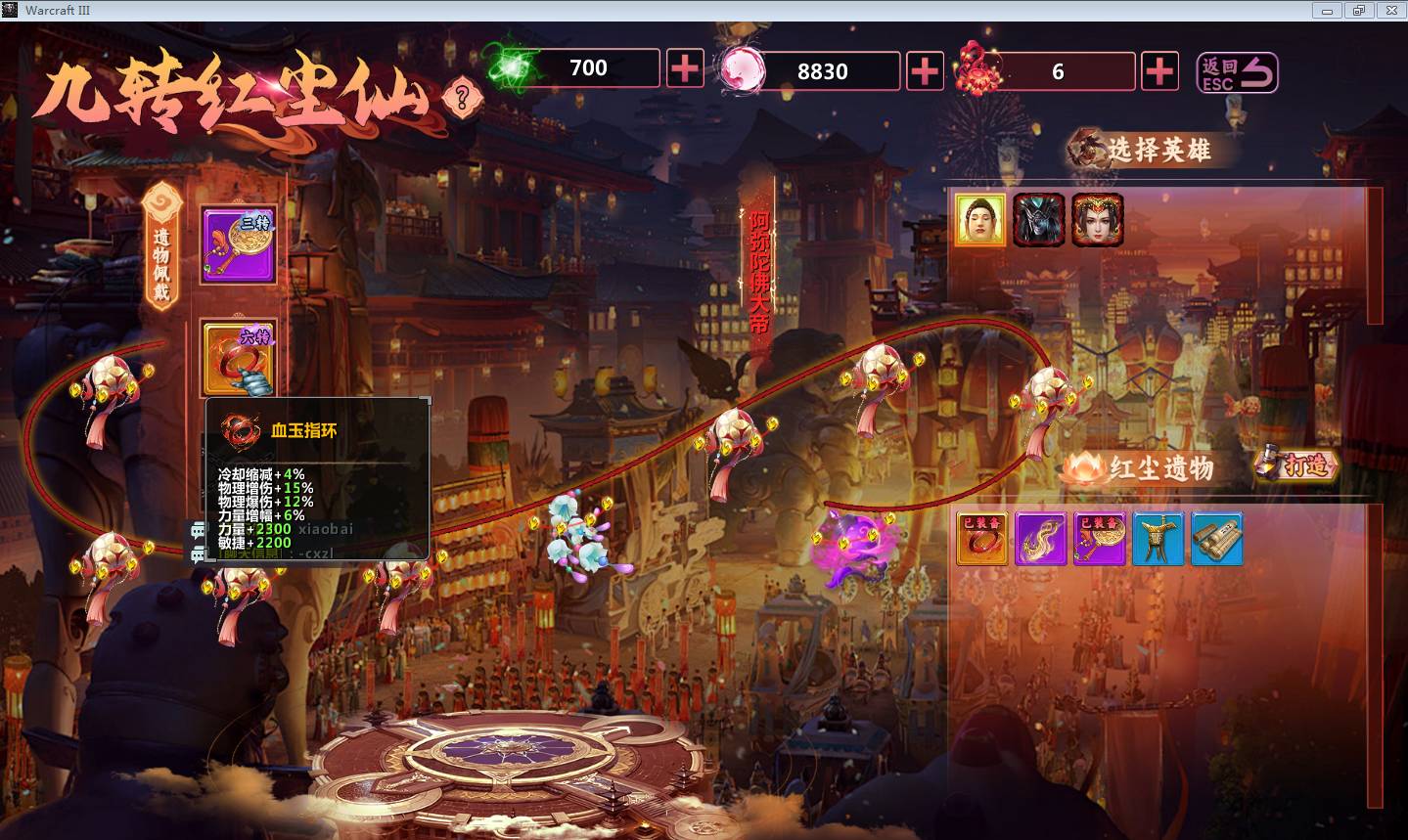Click the plus beside the 8830 pink orb
Screen dimensions: 1408x840
click(925, 71)
